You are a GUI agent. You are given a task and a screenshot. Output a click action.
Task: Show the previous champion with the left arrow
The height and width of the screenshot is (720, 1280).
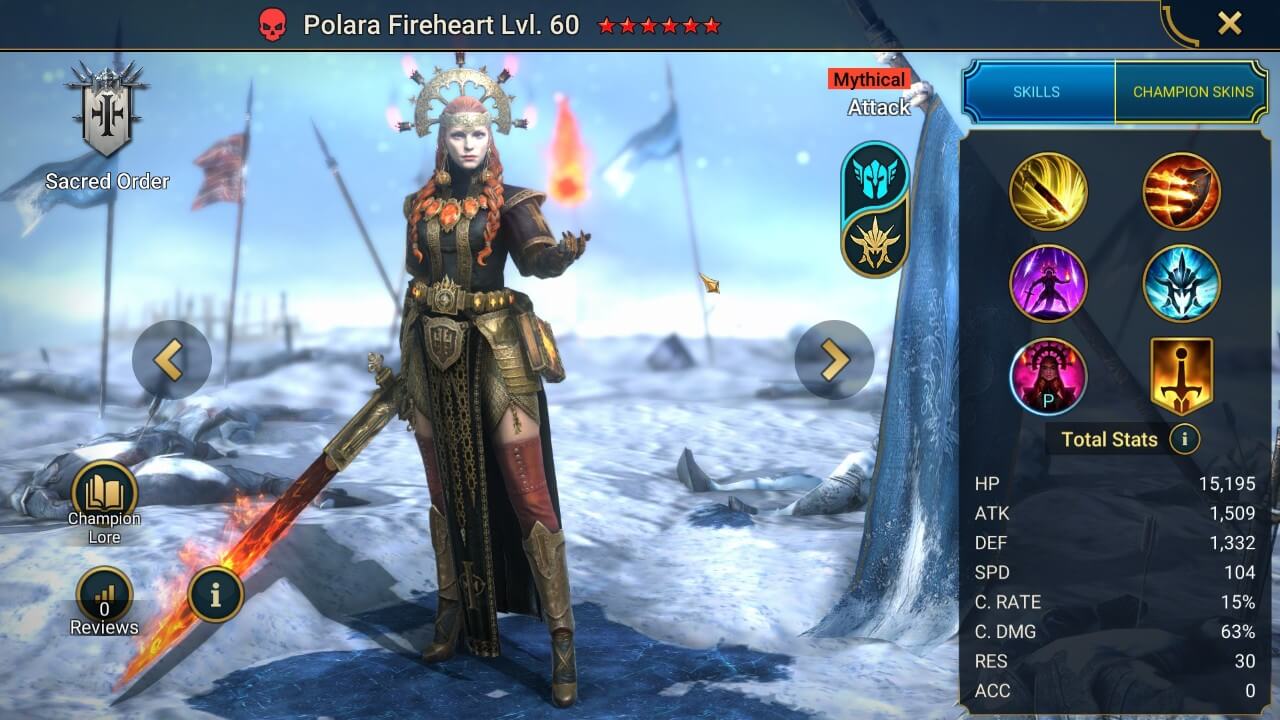[x=171, y=360]
